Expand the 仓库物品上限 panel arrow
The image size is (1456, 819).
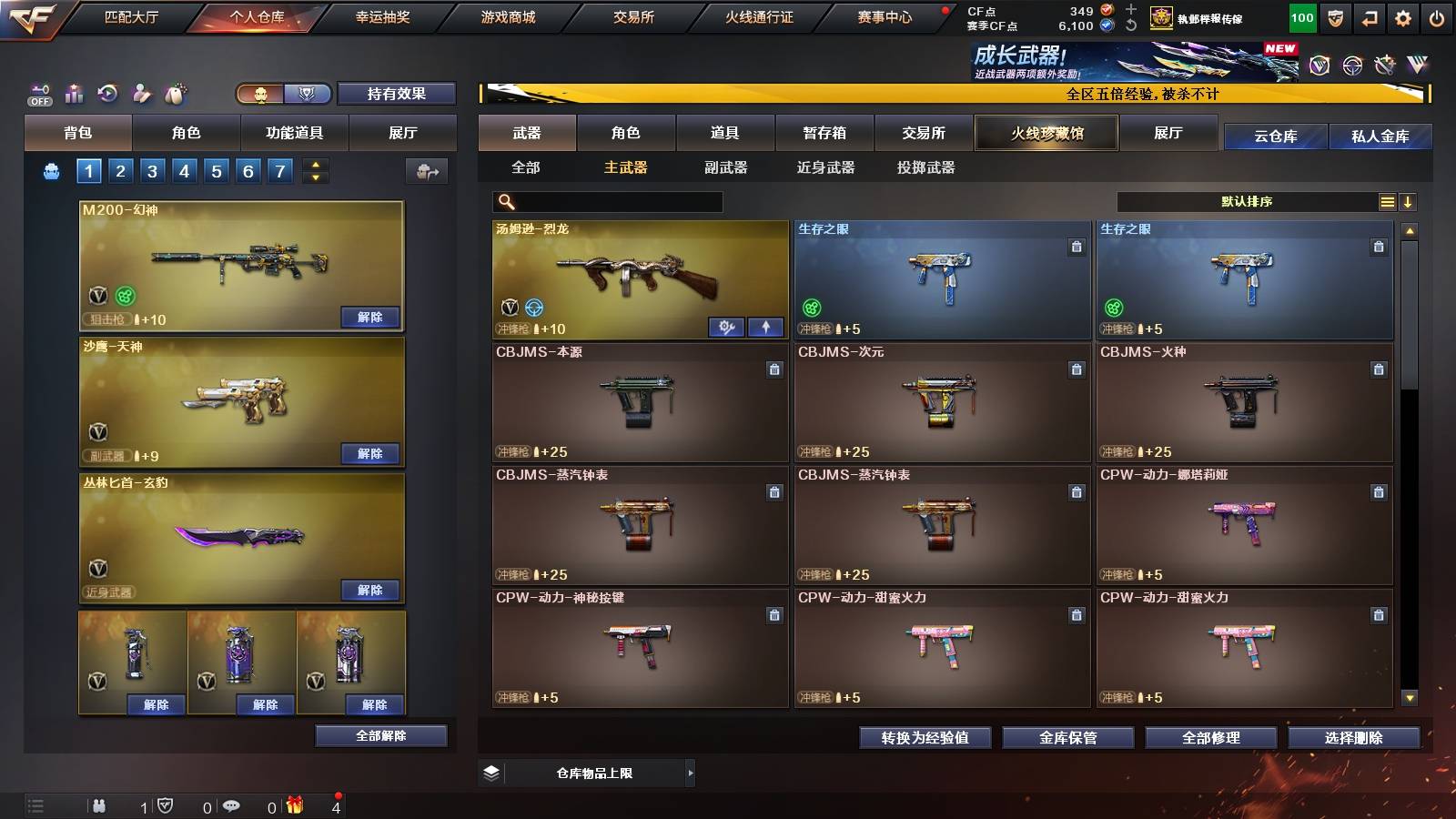692,772
